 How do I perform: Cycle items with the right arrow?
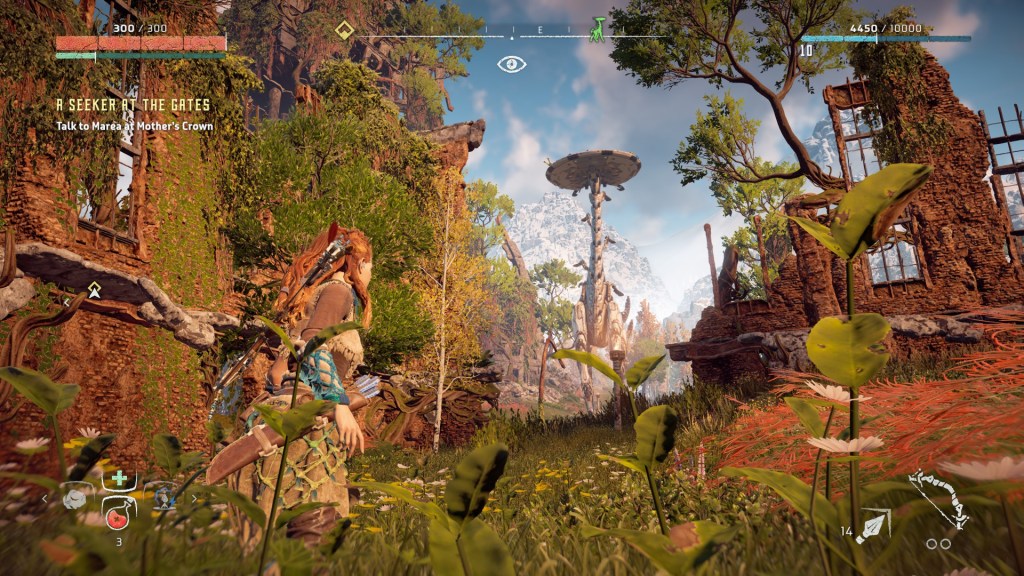194,498
